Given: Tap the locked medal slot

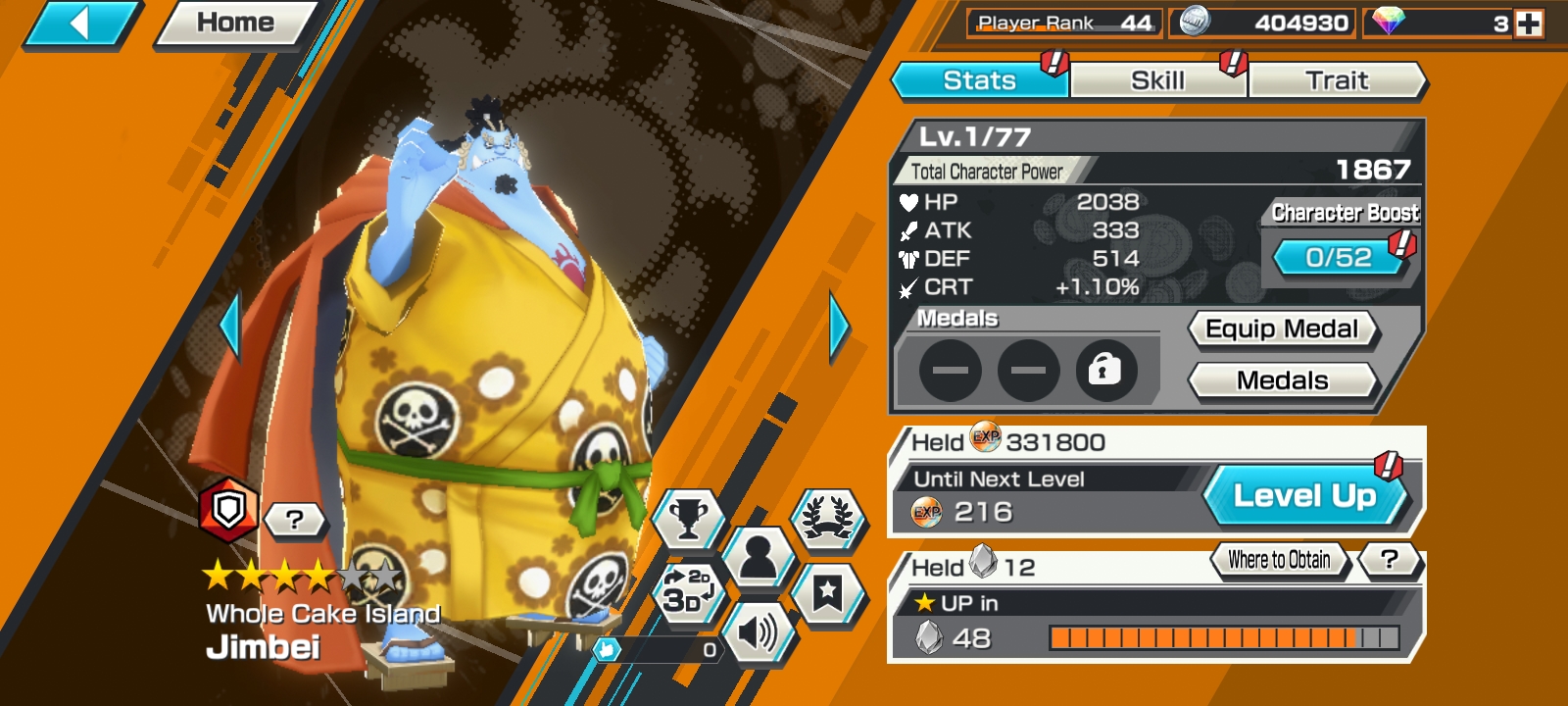Looking at the screenshot, I should tap(1105, 371).
